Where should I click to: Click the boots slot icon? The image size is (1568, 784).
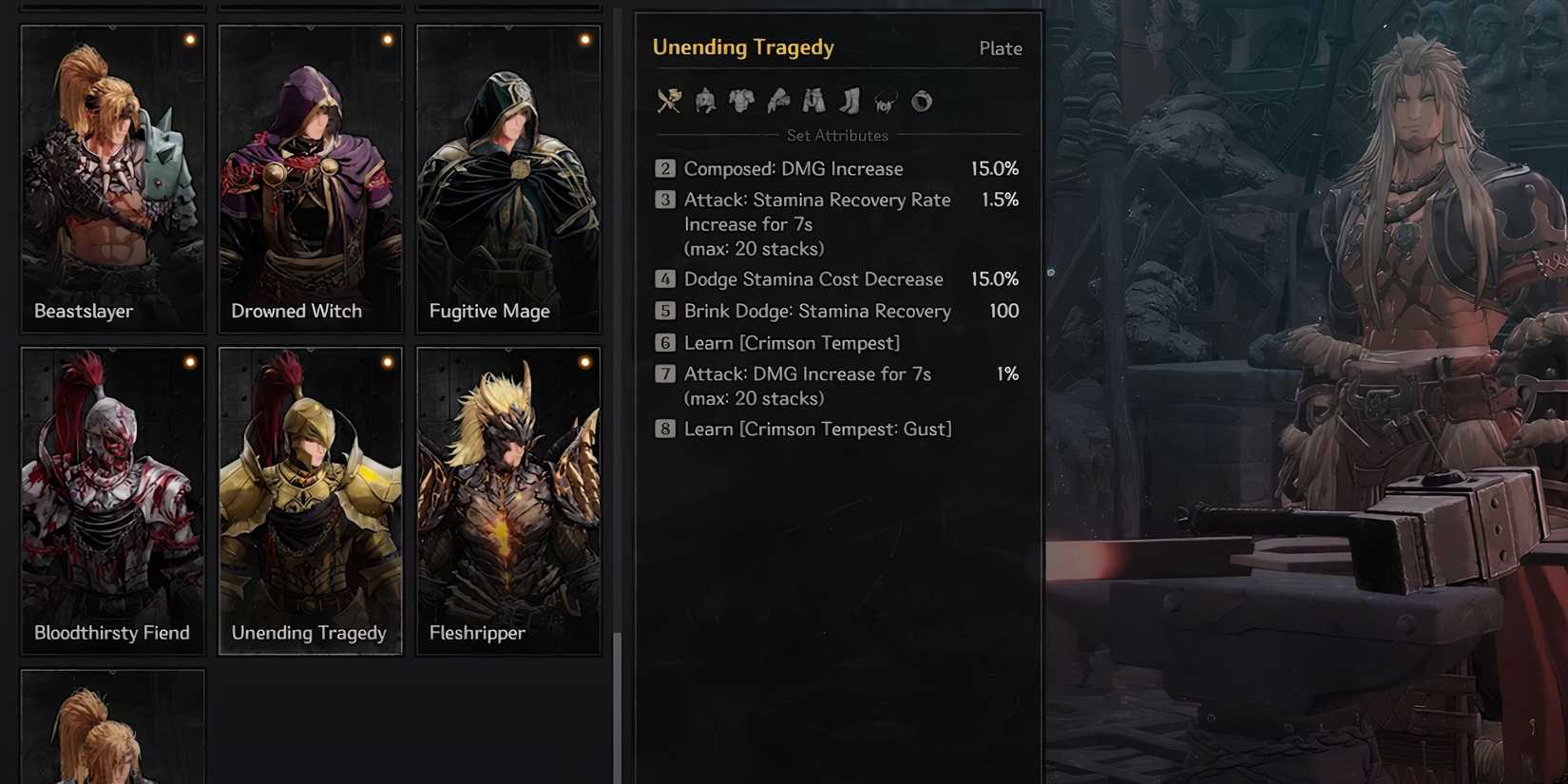850,102
